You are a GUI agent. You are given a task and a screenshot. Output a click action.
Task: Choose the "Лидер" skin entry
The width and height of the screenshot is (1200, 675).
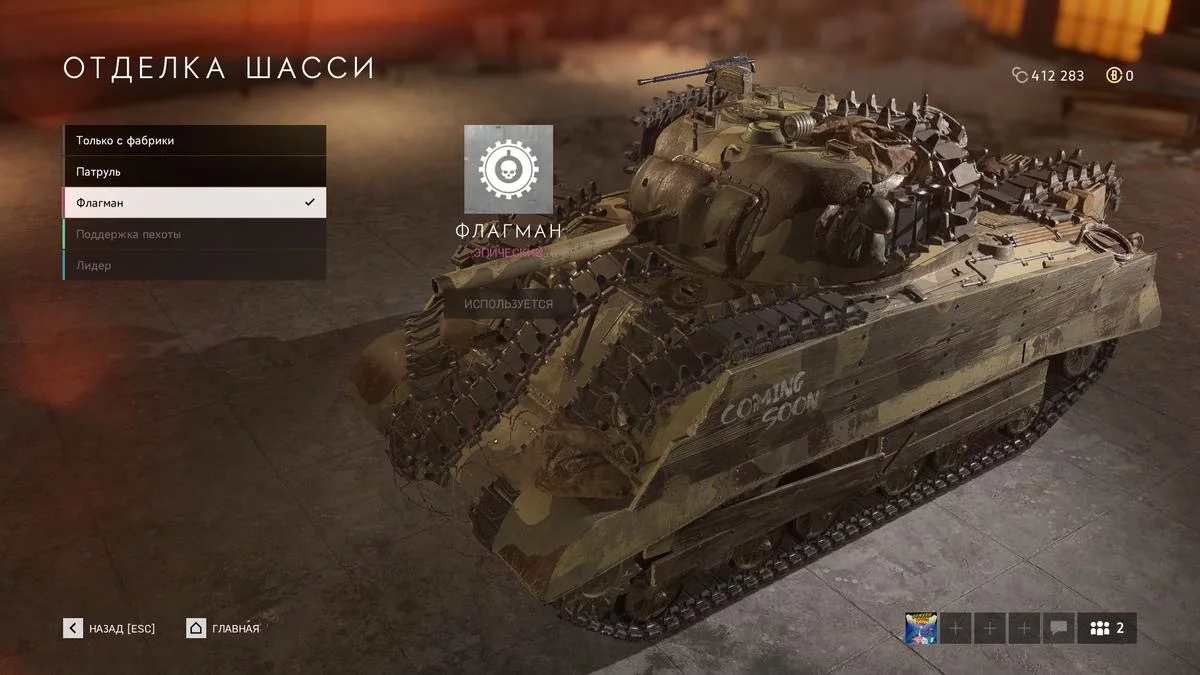(x=194, y=265)
